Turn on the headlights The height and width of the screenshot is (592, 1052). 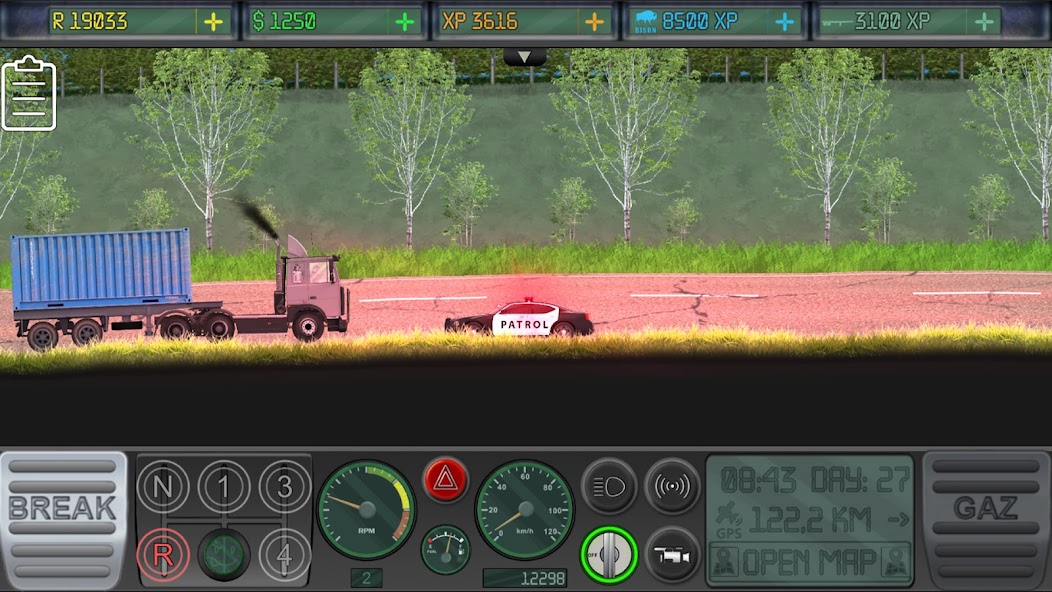click(x=608, y=486)
